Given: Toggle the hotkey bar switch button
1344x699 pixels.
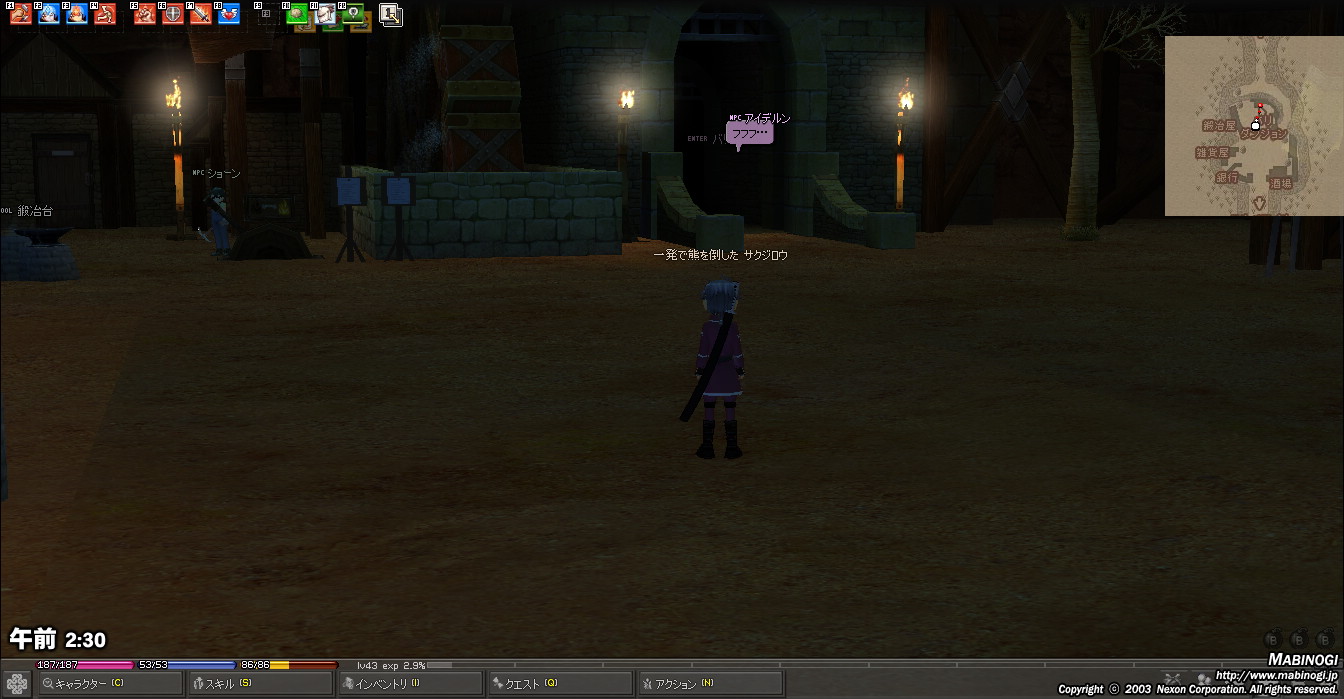Looking at the screenshot, I should (x=391, y=15).
